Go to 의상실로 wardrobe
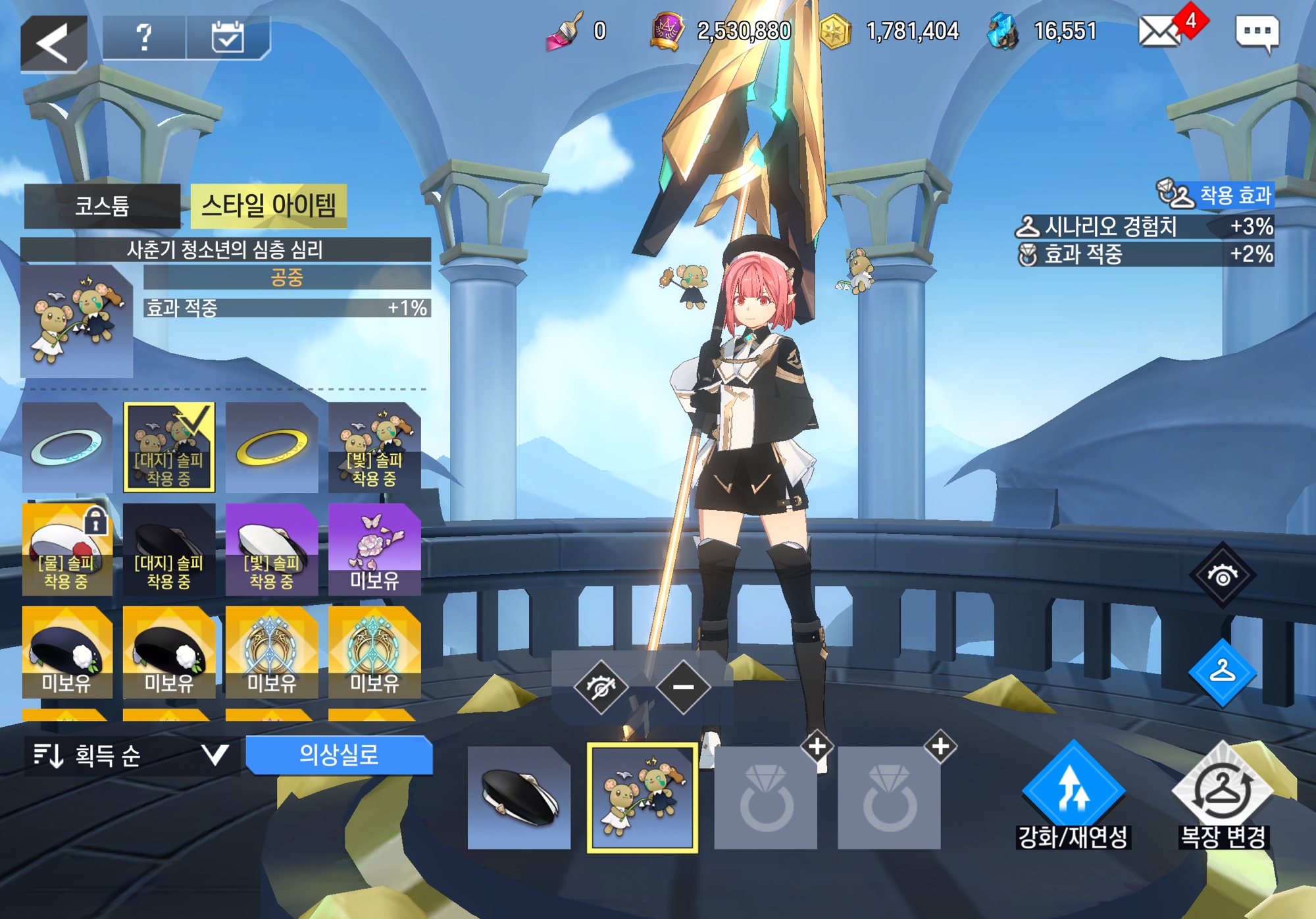1316x919 pixels. point(339,754)
